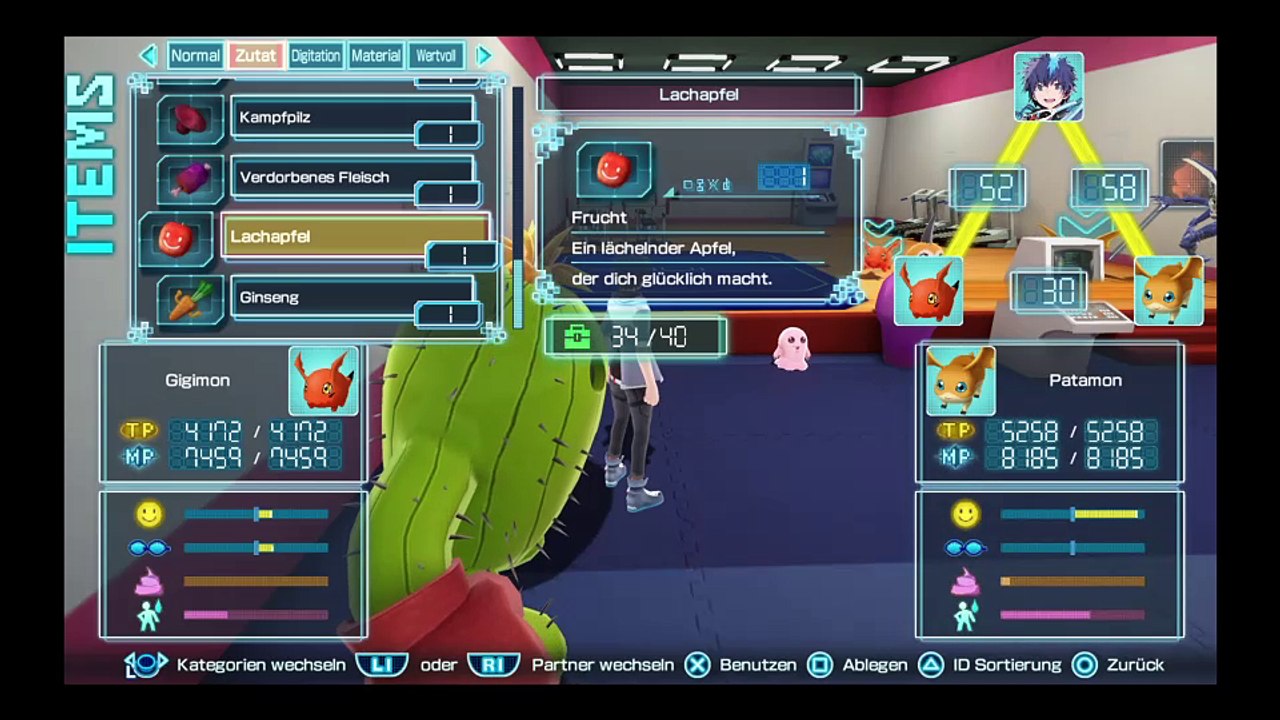Show the Material item tab
This screenshot has width=1280, height=720.
point(376,56)
